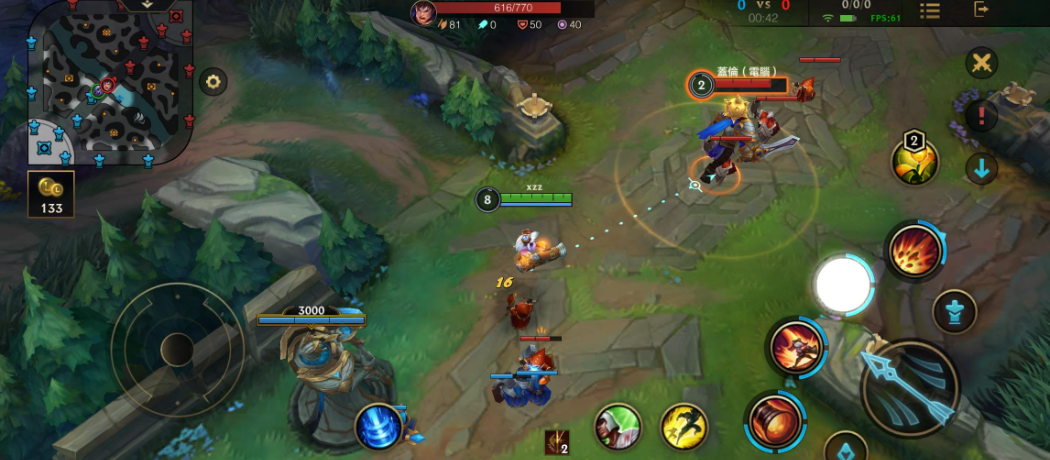This screenshot has height=460, width=1050.
Task: Open the shop via the gold coins button
Action: 50,194
